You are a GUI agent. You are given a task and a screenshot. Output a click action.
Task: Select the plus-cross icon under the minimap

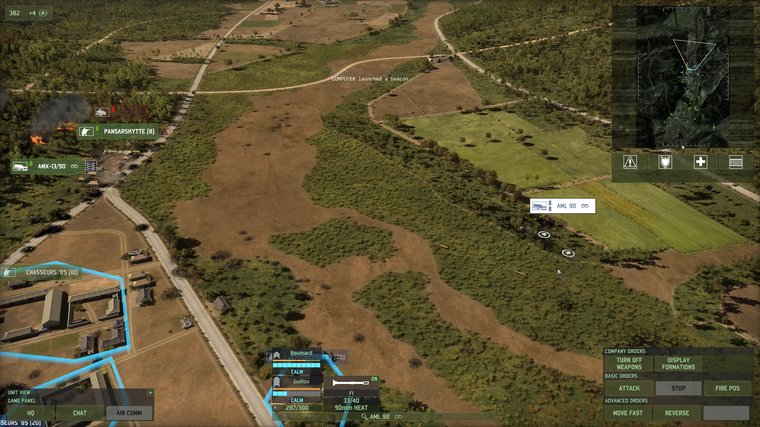701,162
